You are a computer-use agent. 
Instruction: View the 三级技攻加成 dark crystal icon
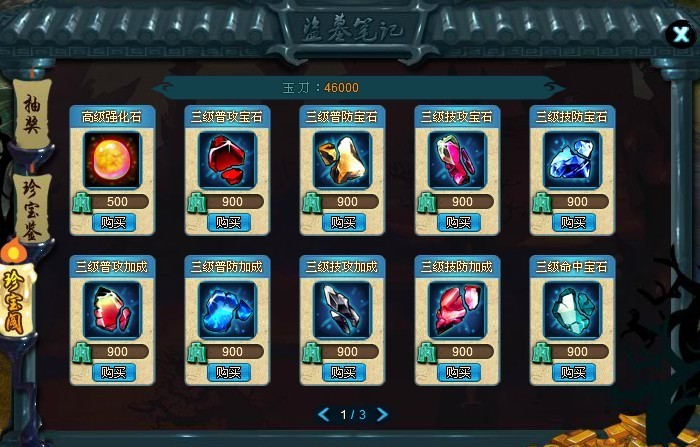342,309
